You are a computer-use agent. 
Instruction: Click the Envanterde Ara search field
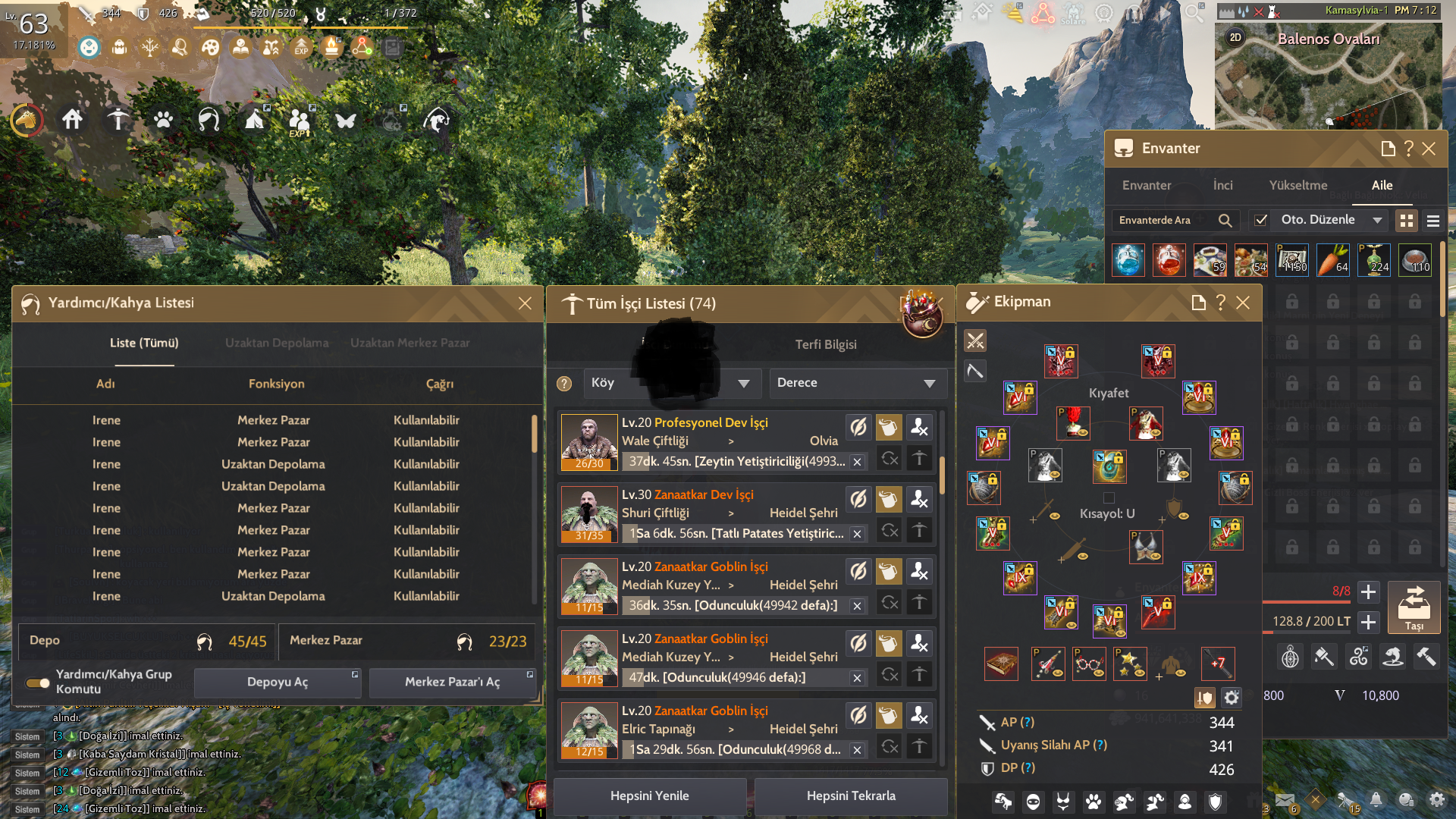[x=1163, y=220]
